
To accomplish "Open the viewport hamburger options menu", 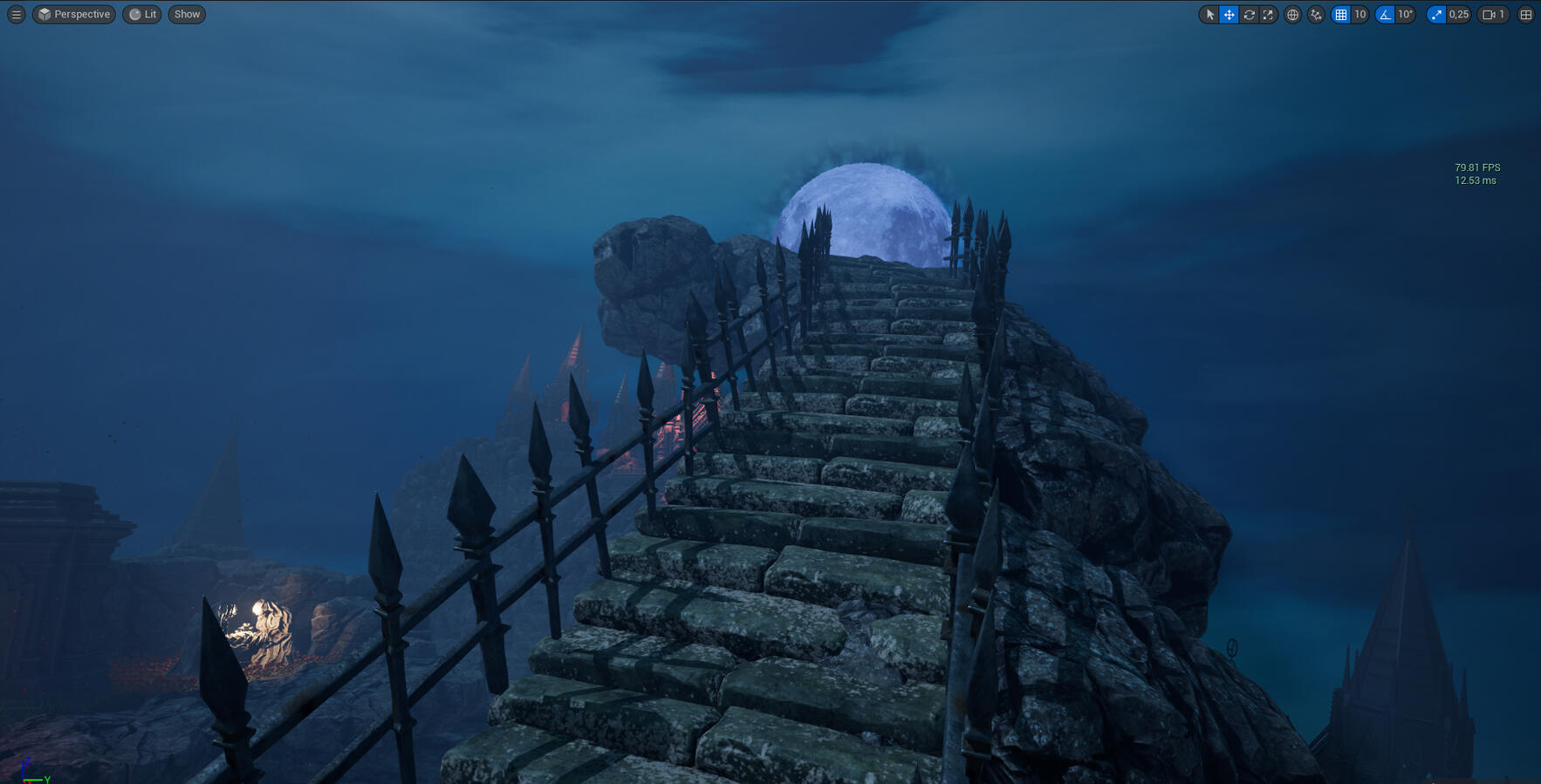I will (16, 14).
